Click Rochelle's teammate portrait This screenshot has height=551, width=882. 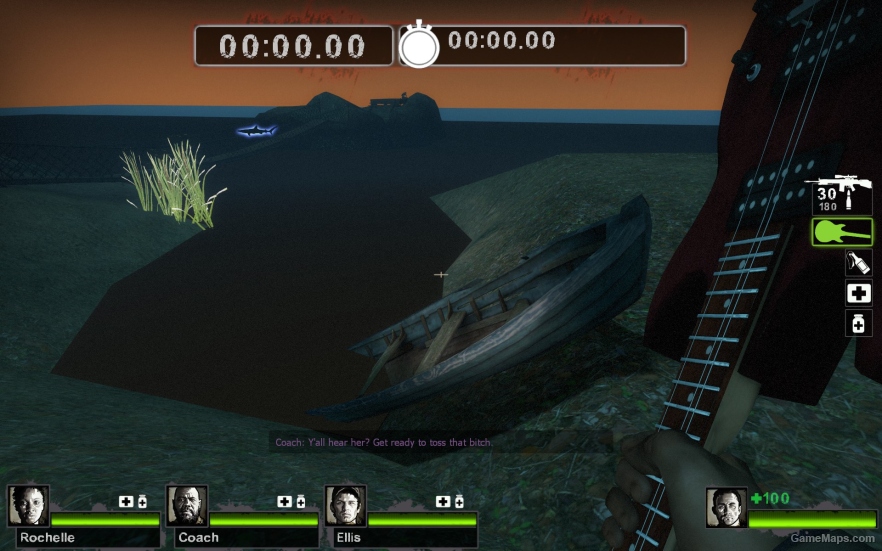[28, 506]
